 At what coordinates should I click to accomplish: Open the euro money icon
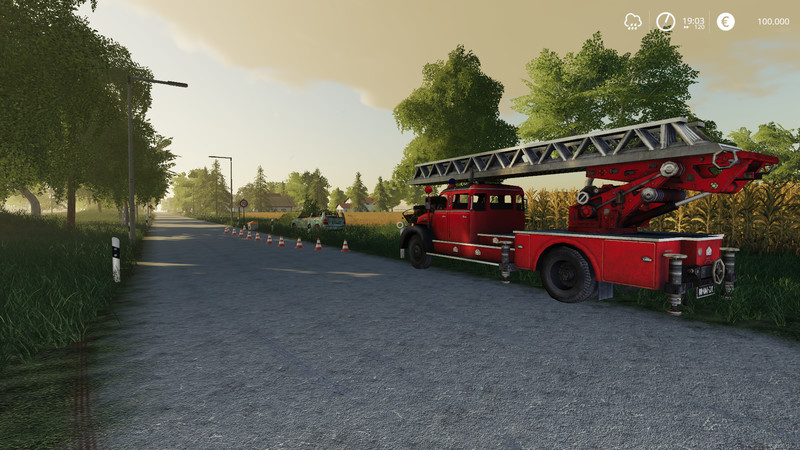pyautogui.click(x=725, y=21)
